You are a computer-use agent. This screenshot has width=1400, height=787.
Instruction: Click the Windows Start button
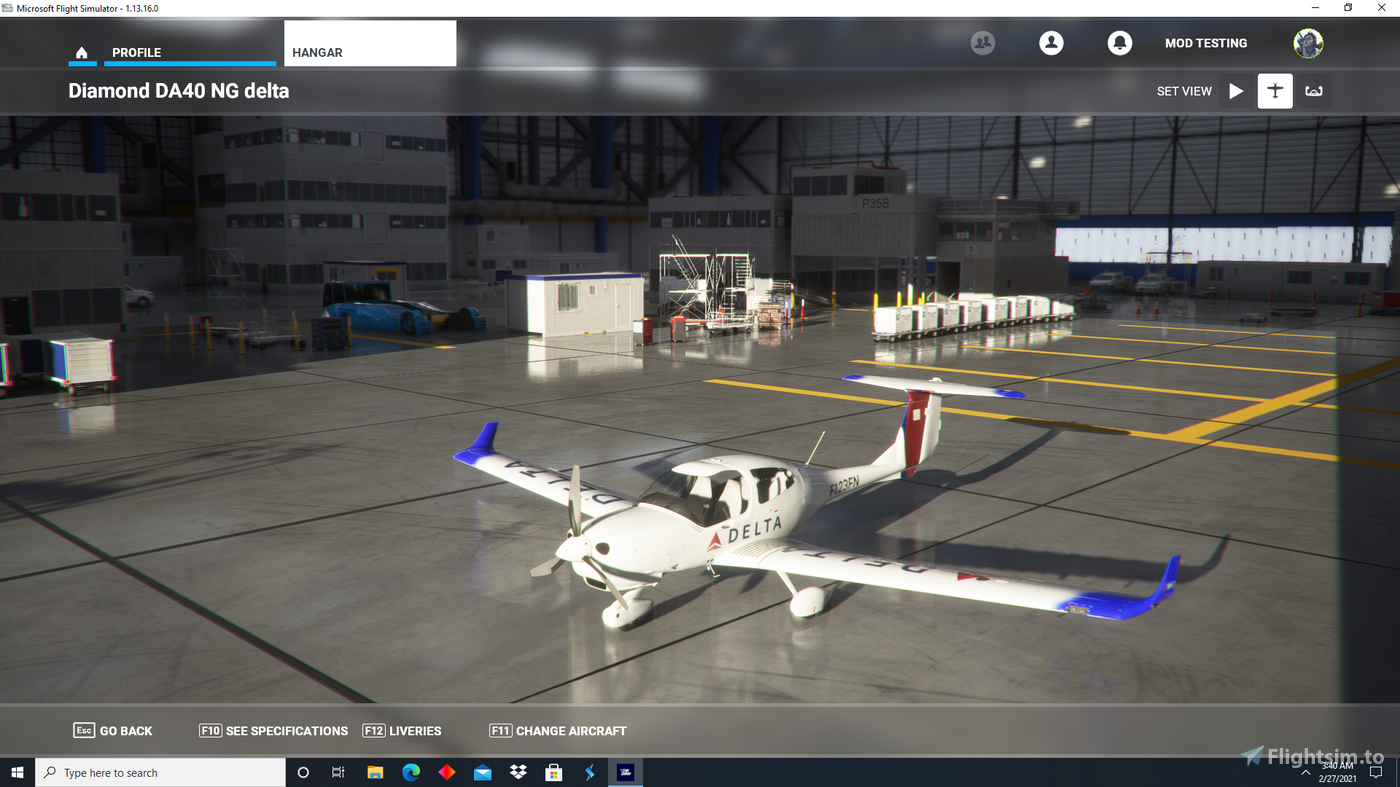18,772
